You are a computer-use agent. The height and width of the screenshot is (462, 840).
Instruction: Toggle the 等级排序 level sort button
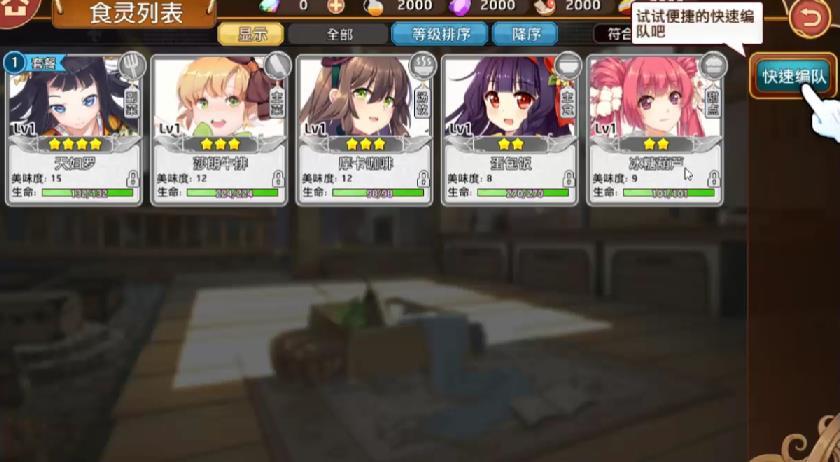pos(438,33)
